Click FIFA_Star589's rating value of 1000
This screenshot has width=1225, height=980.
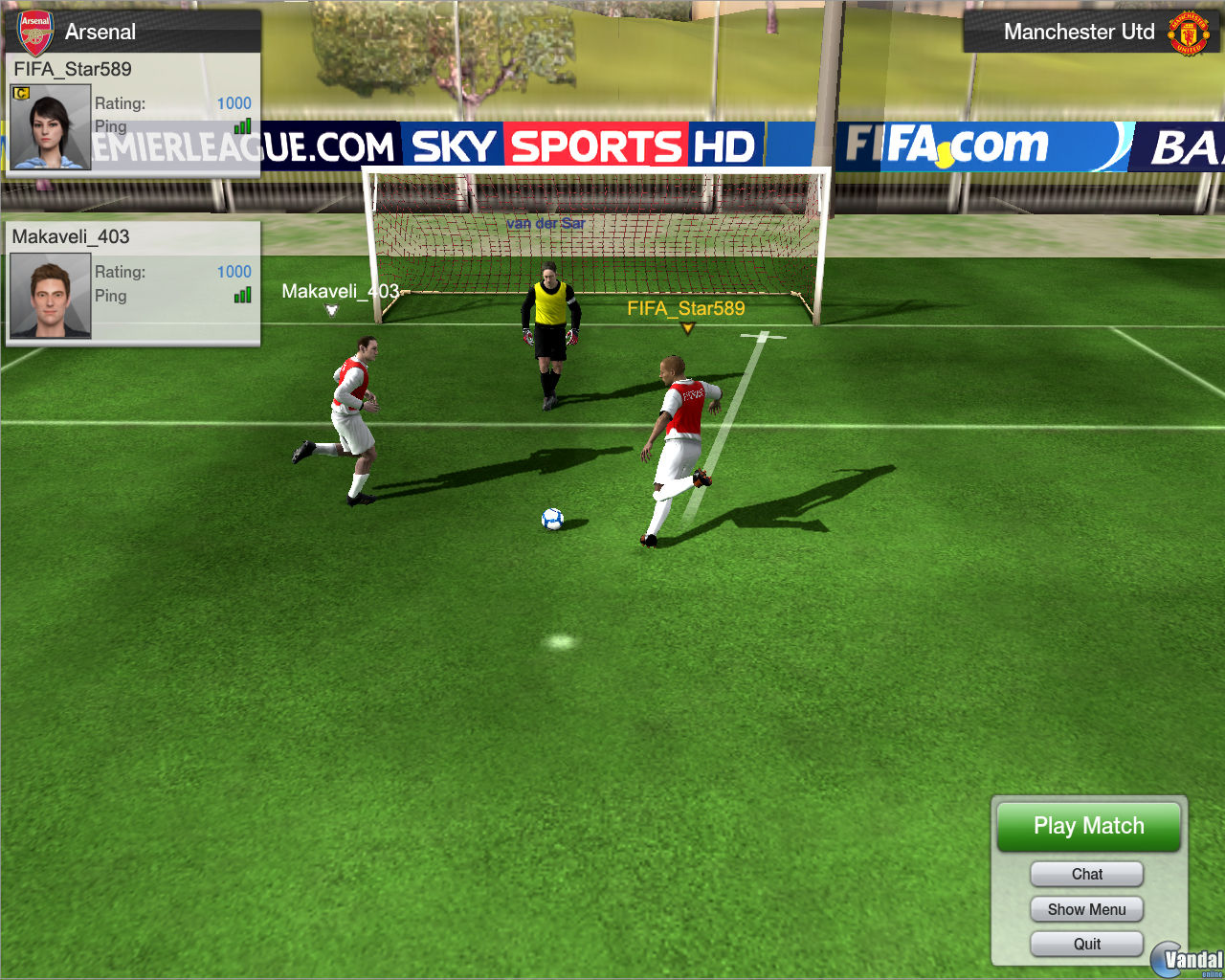[x=234, y=103]
